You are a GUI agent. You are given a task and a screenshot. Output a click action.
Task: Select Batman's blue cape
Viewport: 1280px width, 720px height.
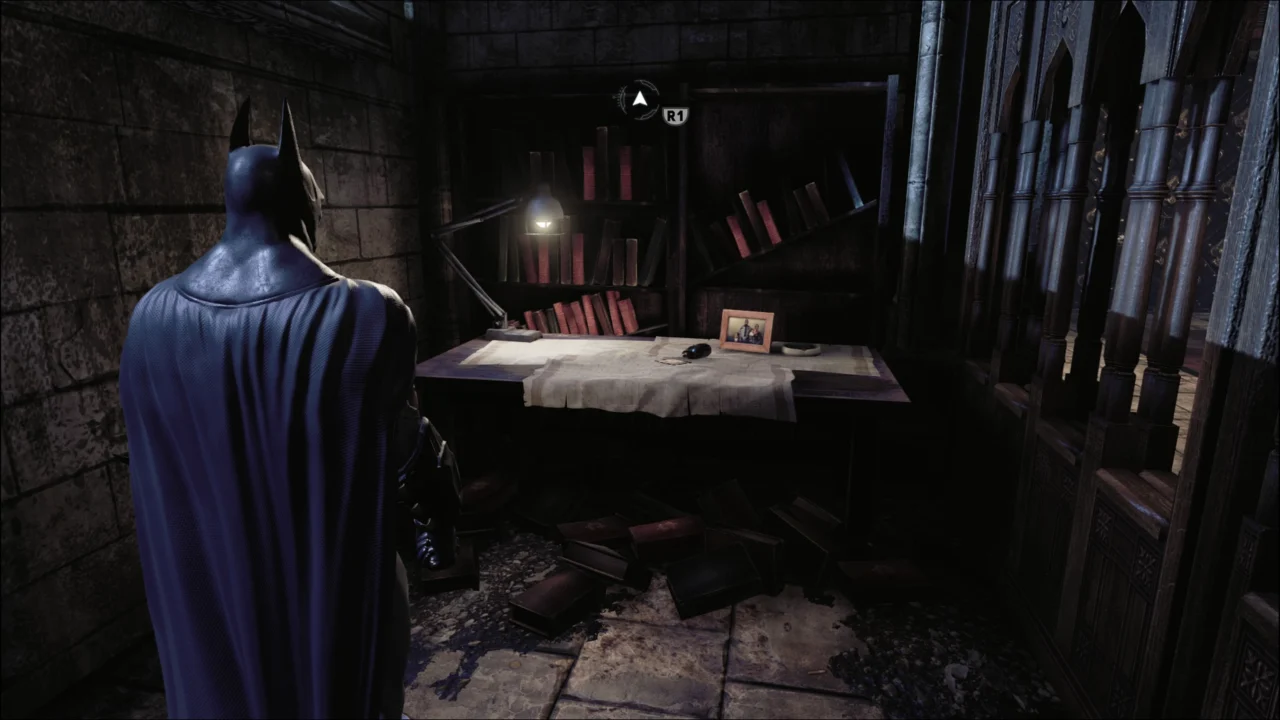[250, 450]
